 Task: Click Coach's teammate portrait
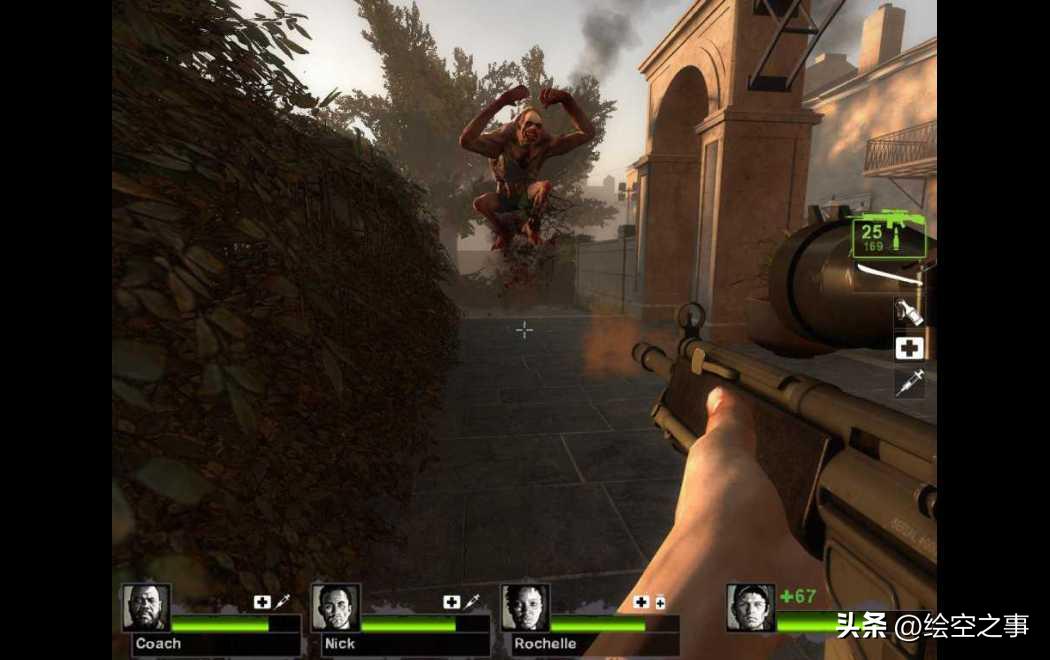pos(147,608)
